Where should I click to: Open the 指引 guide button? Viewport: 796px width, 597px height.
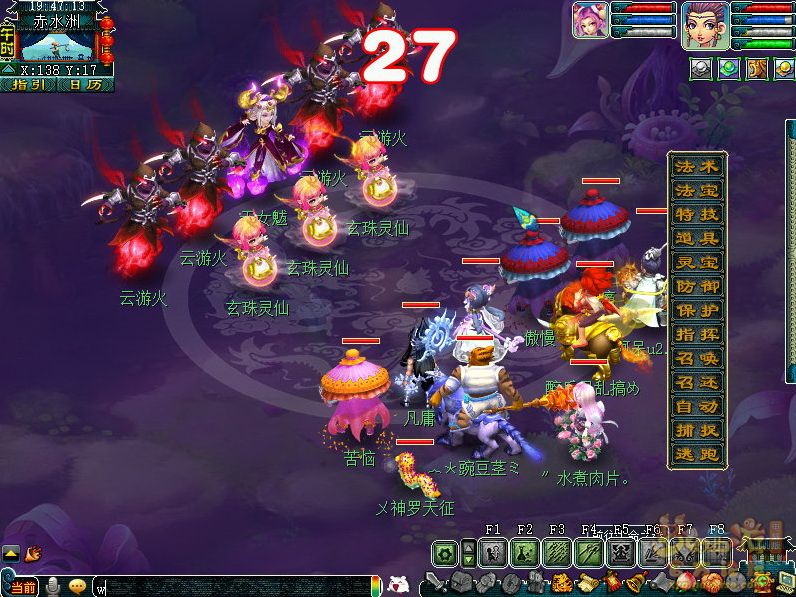click(x=29, y=85)
